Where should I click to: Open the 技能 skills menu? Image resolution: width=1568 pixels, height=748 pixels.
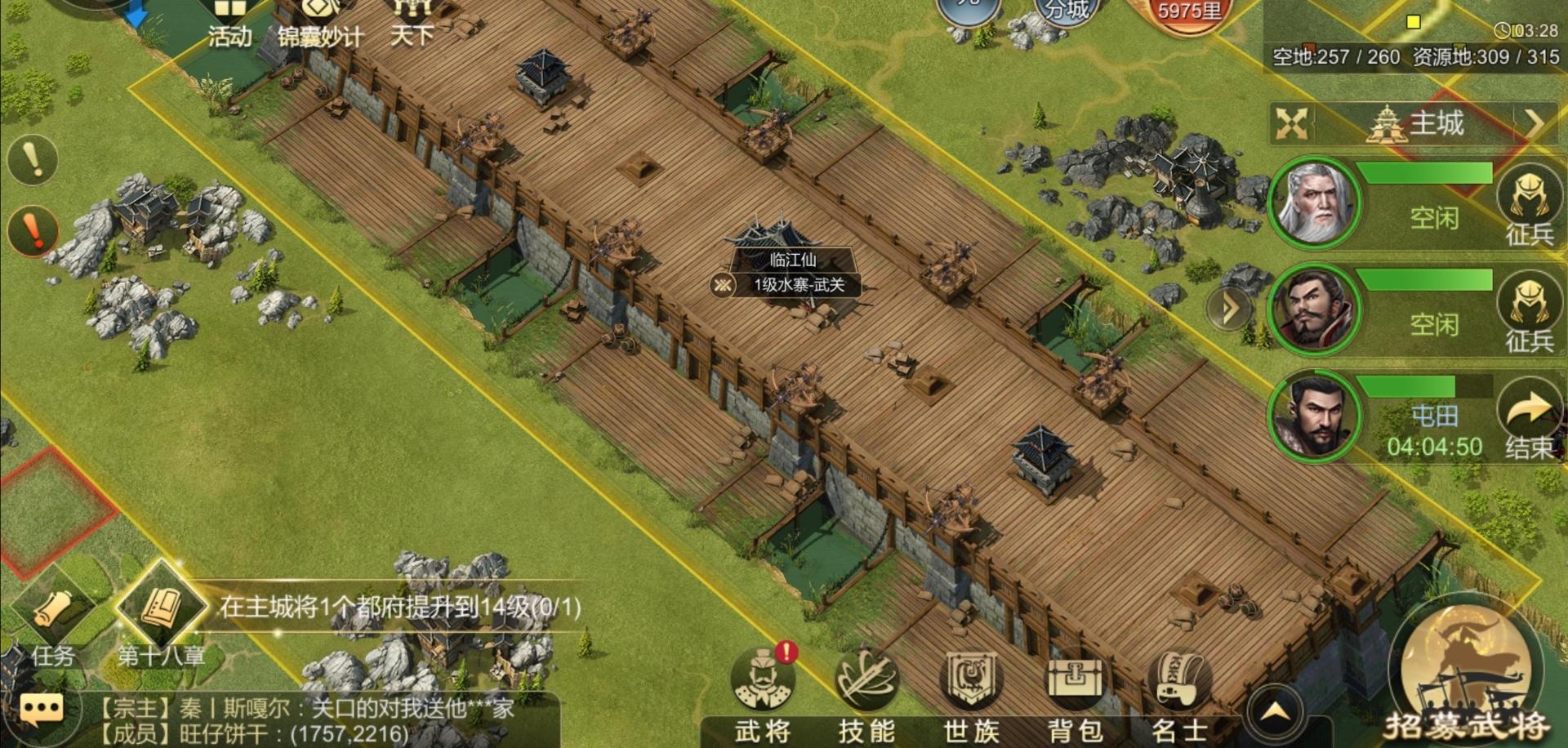(x=866, y=694)
